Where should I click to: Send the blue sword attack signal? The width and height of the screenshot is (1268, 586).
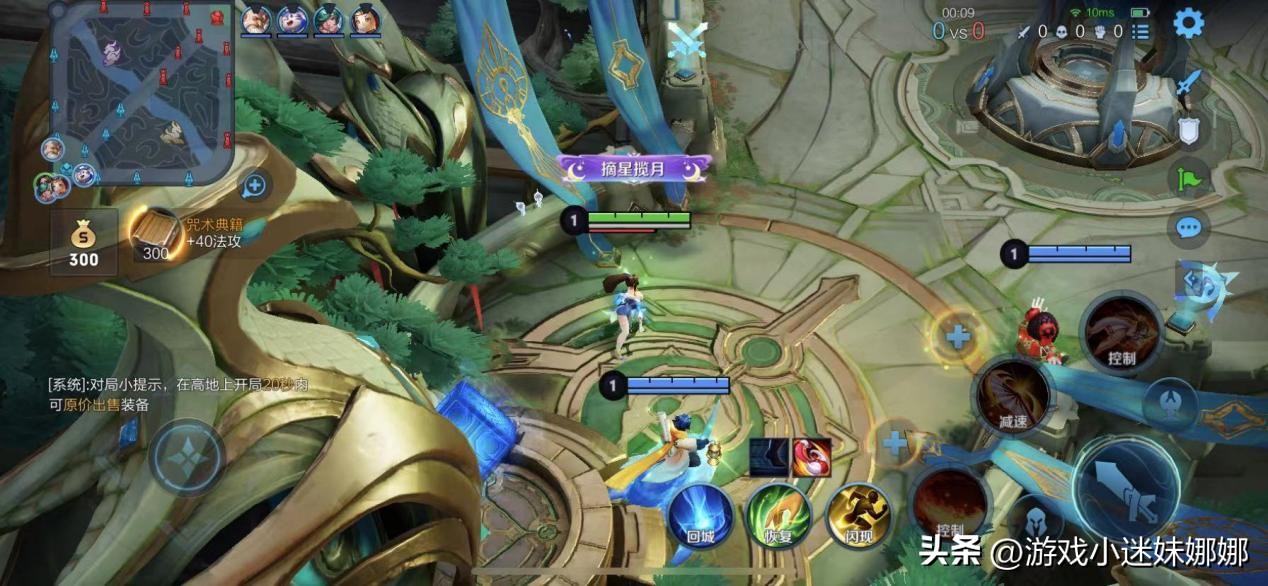(x=1189, y=85)
